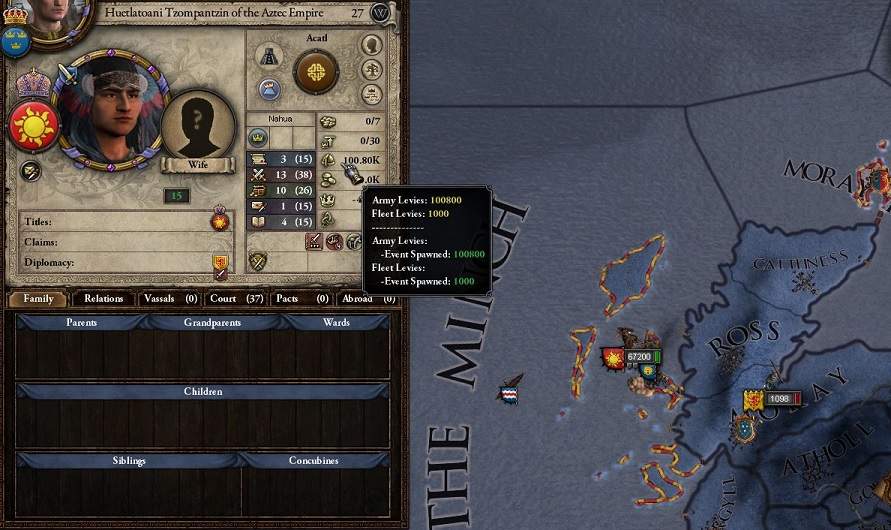Select the 1098 army unit counter
This screenshot has height=530, width=891.
pos(780,399)
